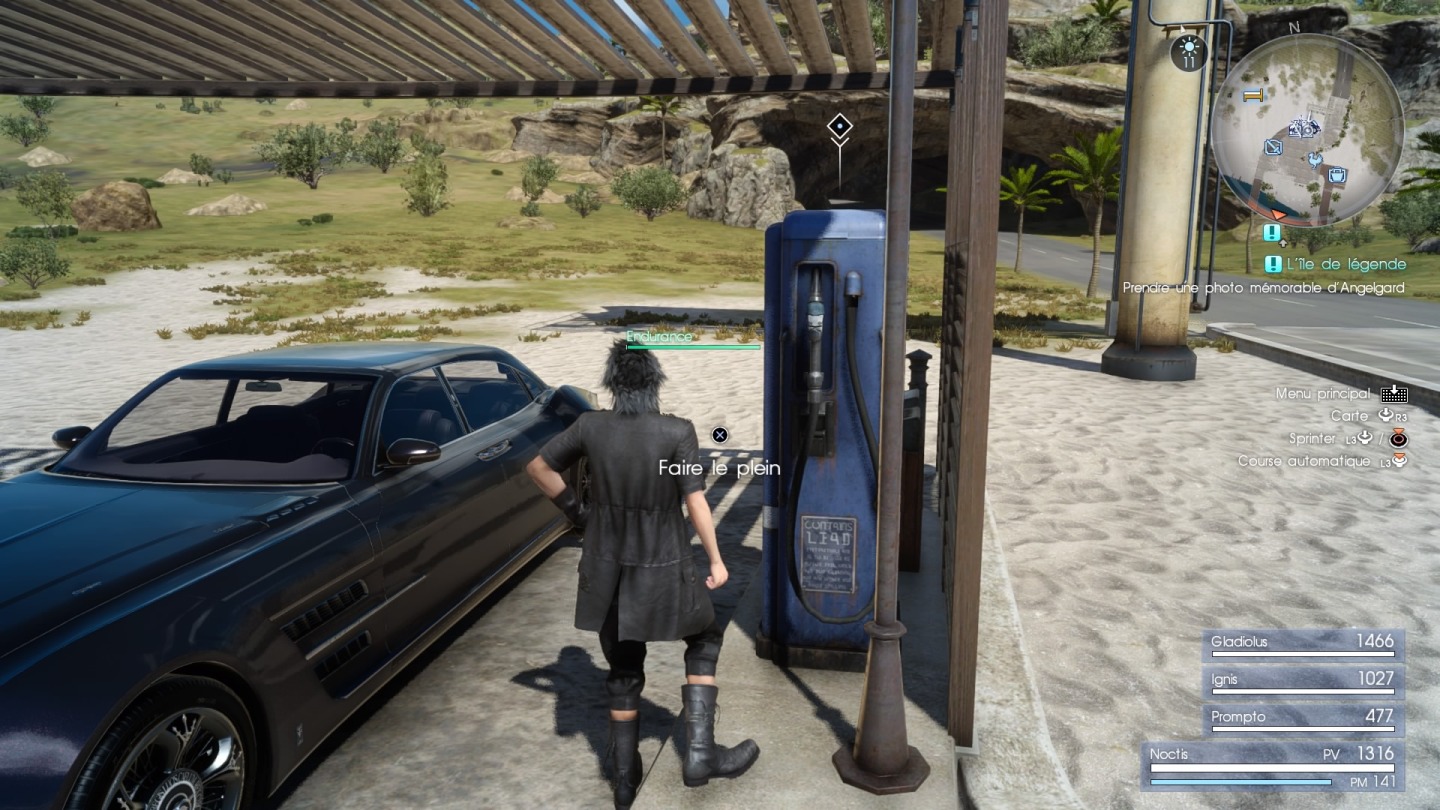Select the diamond waypoint marker
The width and height of the screenshot is (1440, 810).
point(839,126)
